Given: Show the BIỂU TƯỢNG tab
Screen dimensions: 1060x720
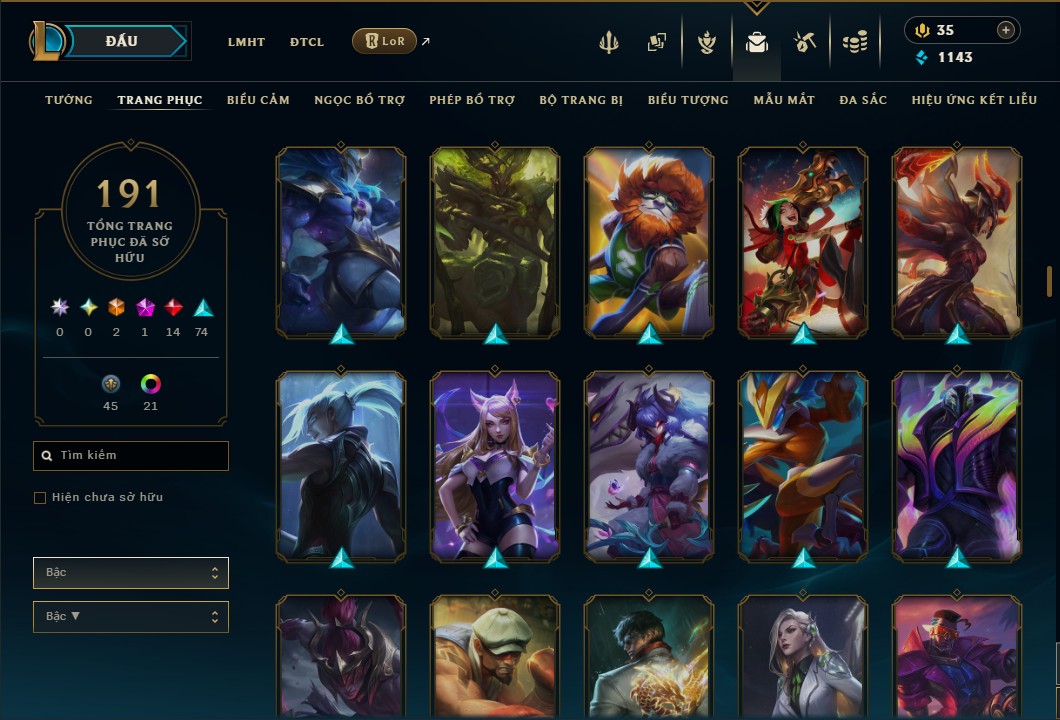Looking at the screenshot, I should (x=688, y=100).
